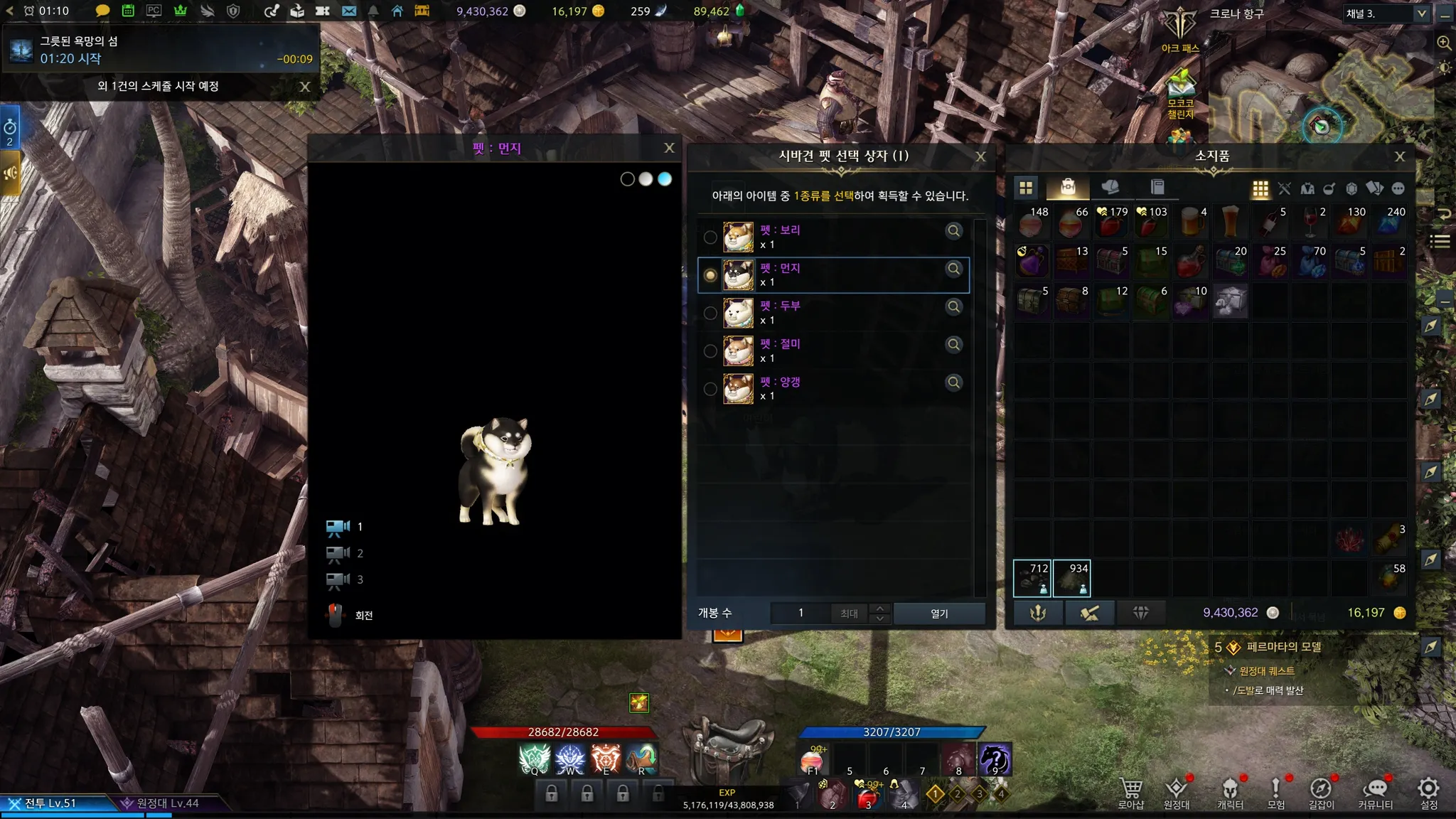
Task: Click the 열기 open button
Action: (x=939, y=614)
